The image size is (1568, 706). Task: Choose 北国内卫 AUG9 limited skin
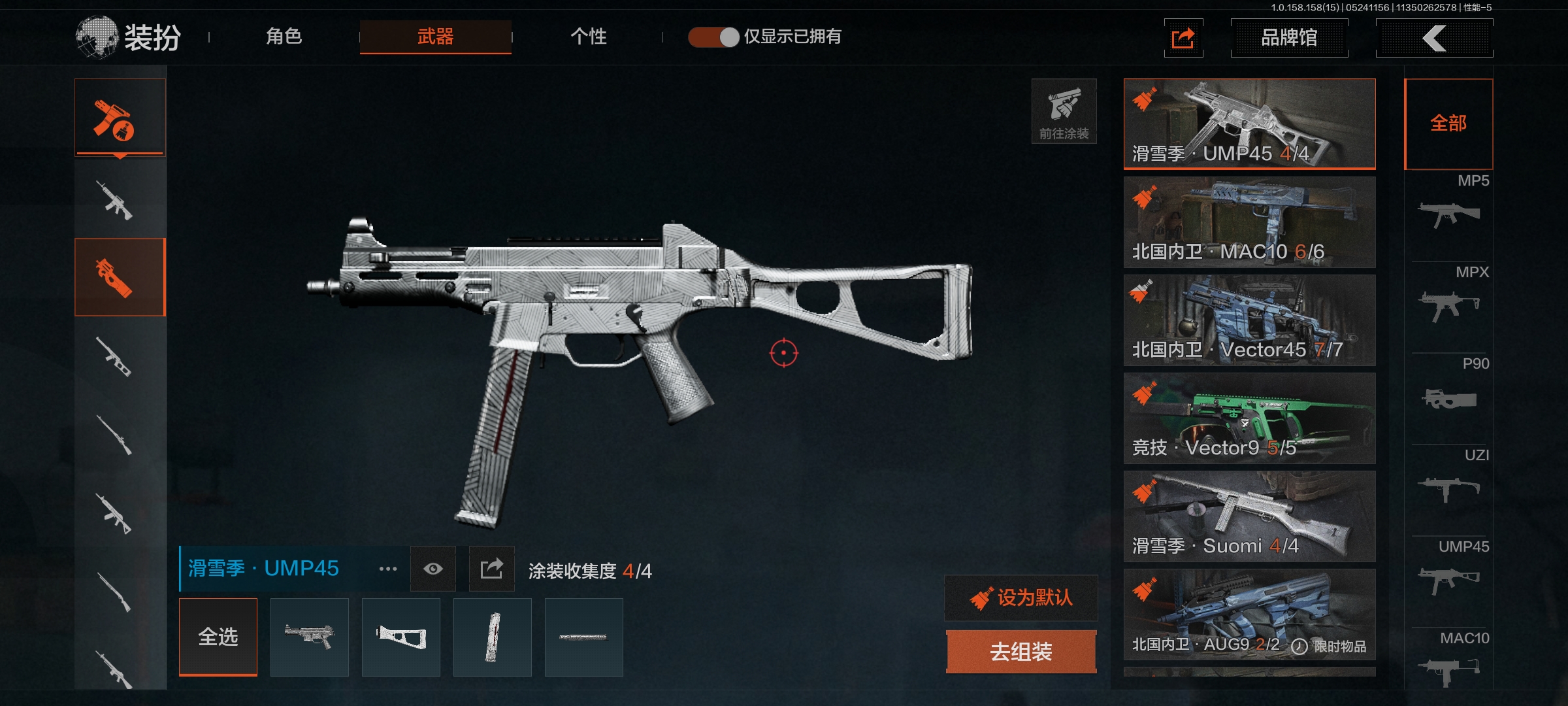click(x=1249, y=614)
